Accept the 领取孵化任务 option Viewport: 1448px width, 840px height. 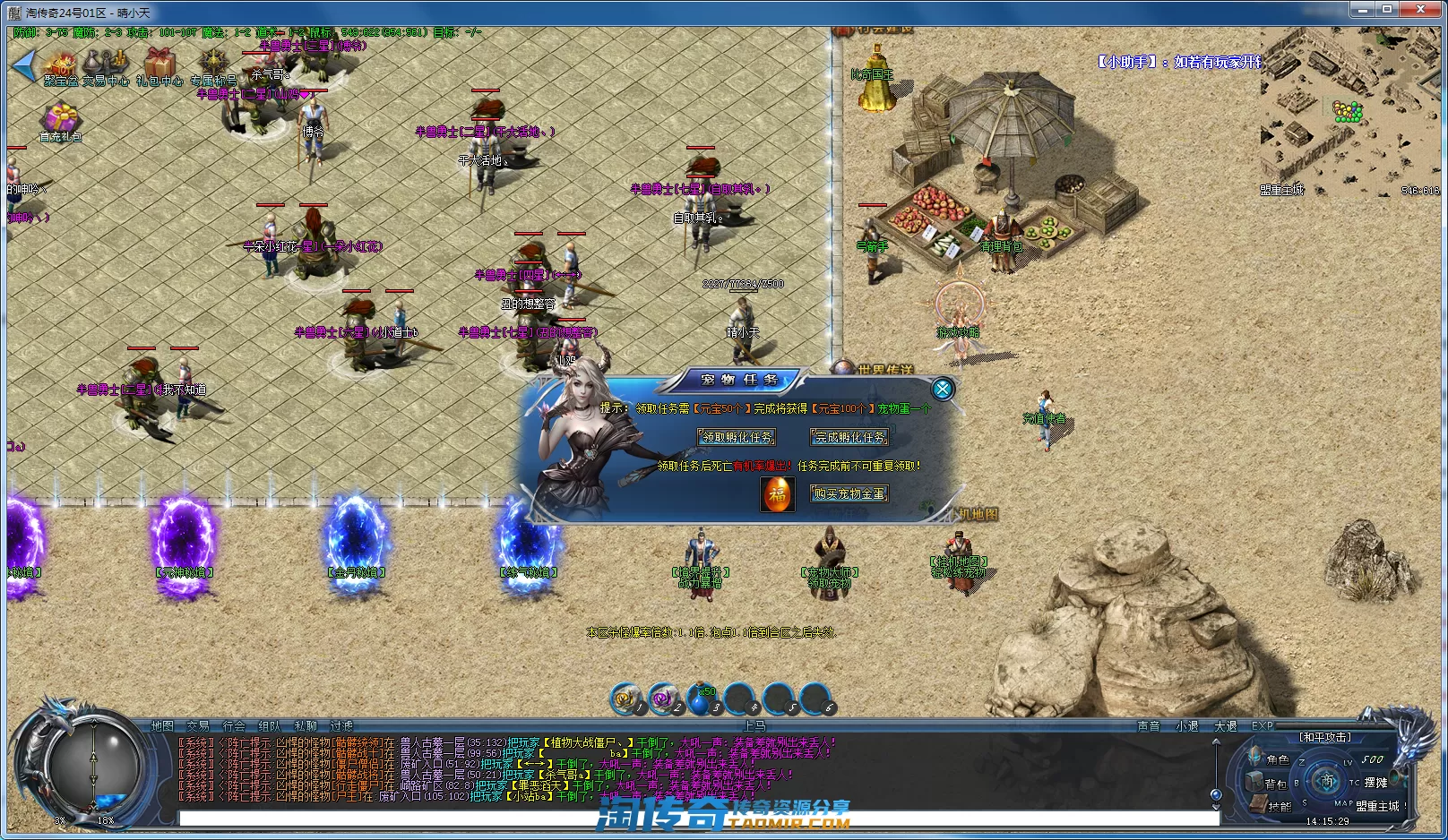pos(737,437)
